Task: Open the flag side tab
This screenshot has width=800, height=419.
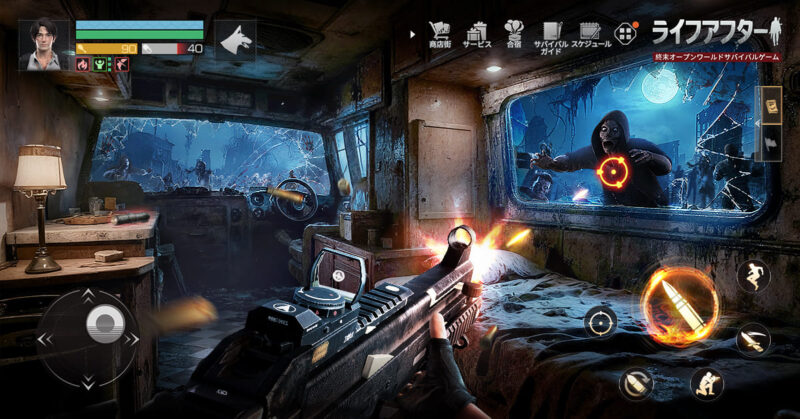Action: (x=770, y=141)
